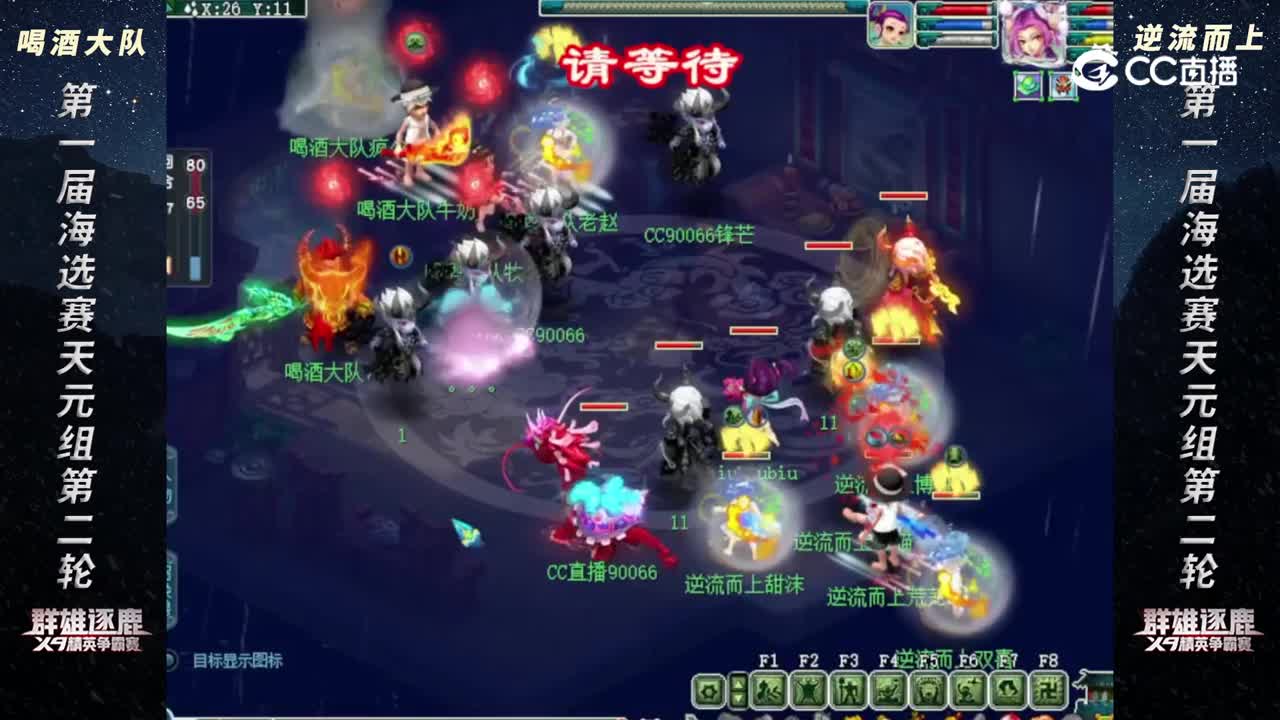Collapse the skill bar with the down arrow

coord(738,699)
